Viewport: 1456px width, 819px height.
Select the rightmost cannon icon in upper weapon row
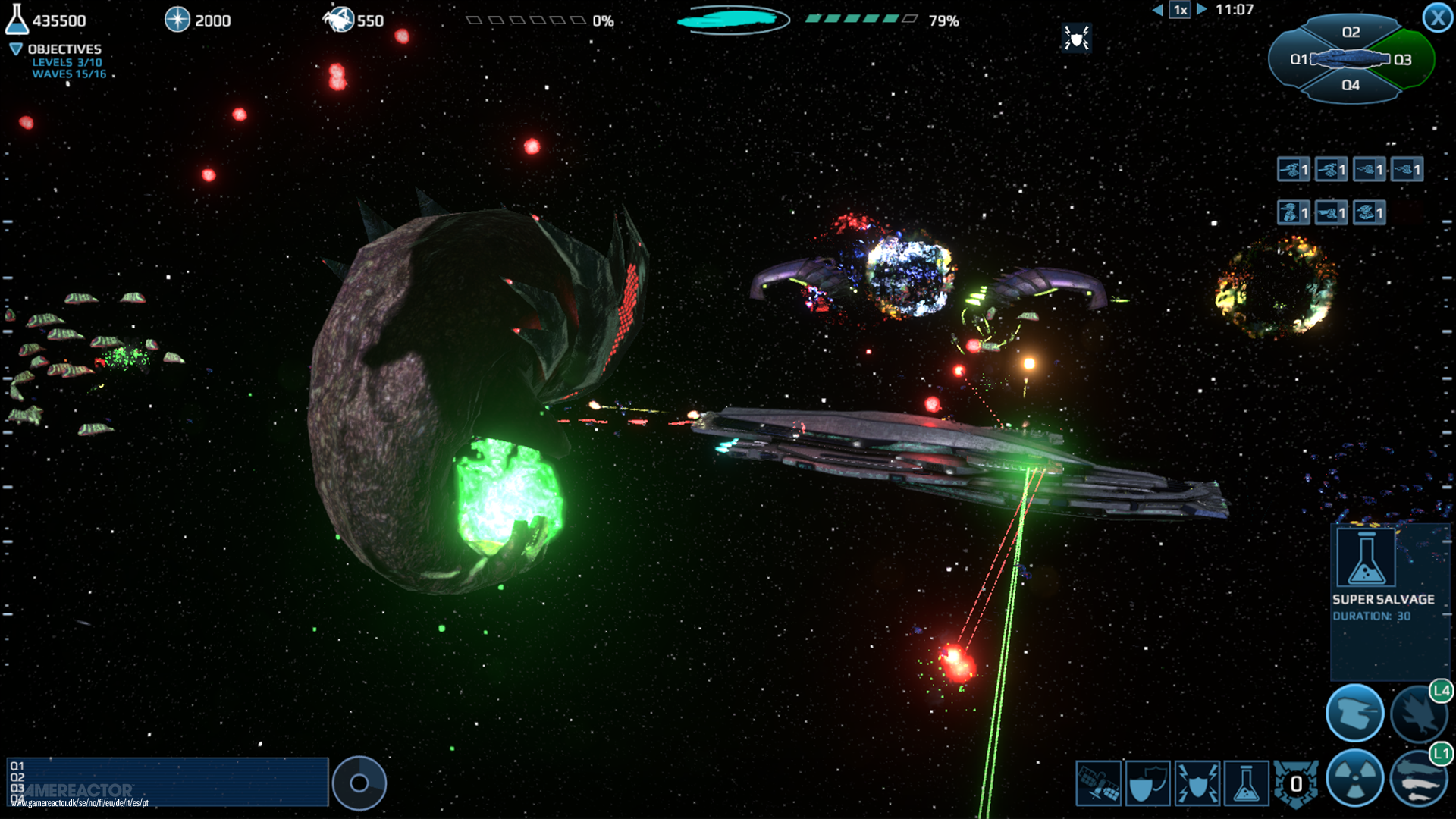point(1407,169)
